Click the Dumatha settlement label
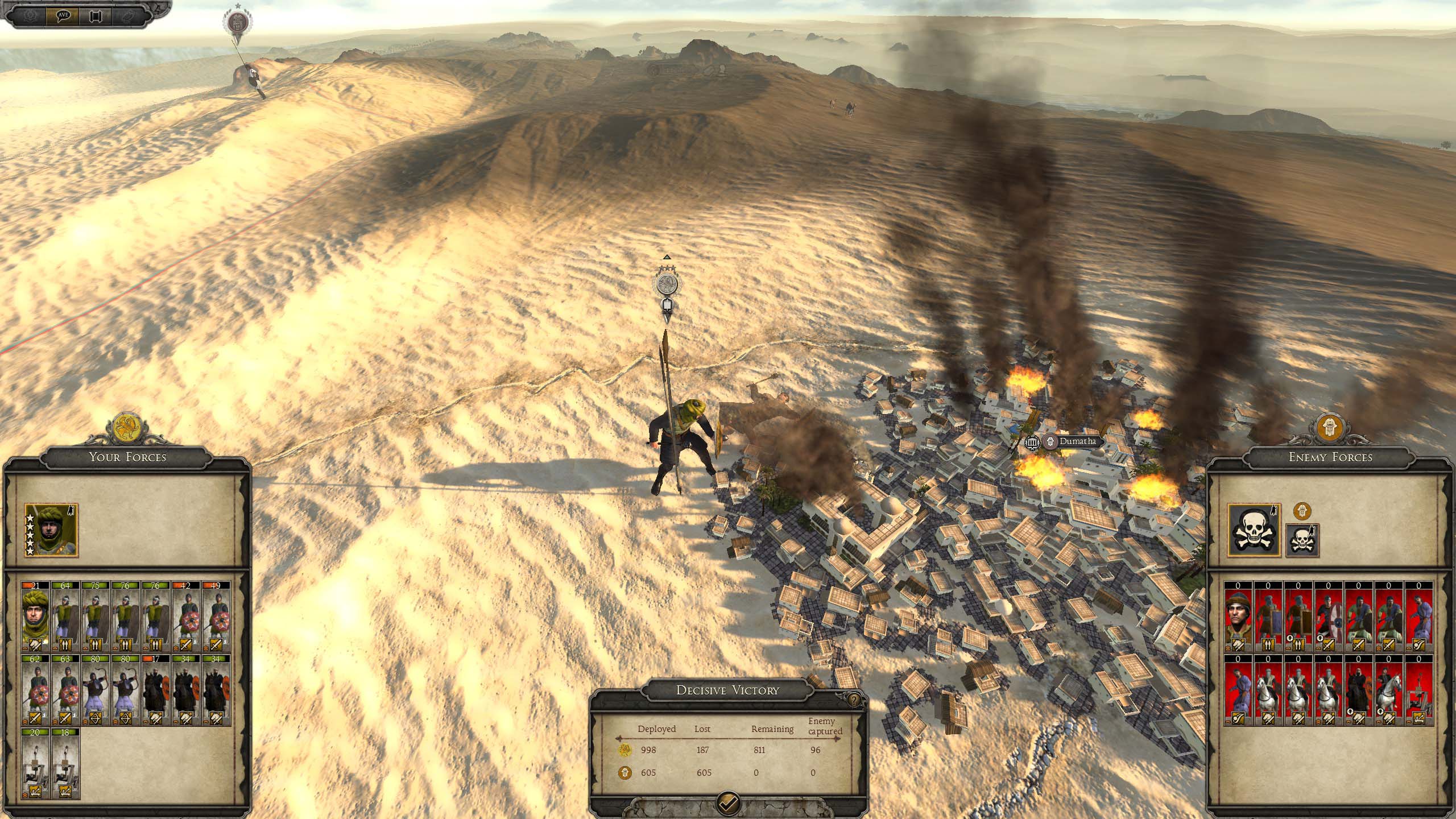Image resolution: width=1456 pixels, height=819 pixels. pos(1076,441)
